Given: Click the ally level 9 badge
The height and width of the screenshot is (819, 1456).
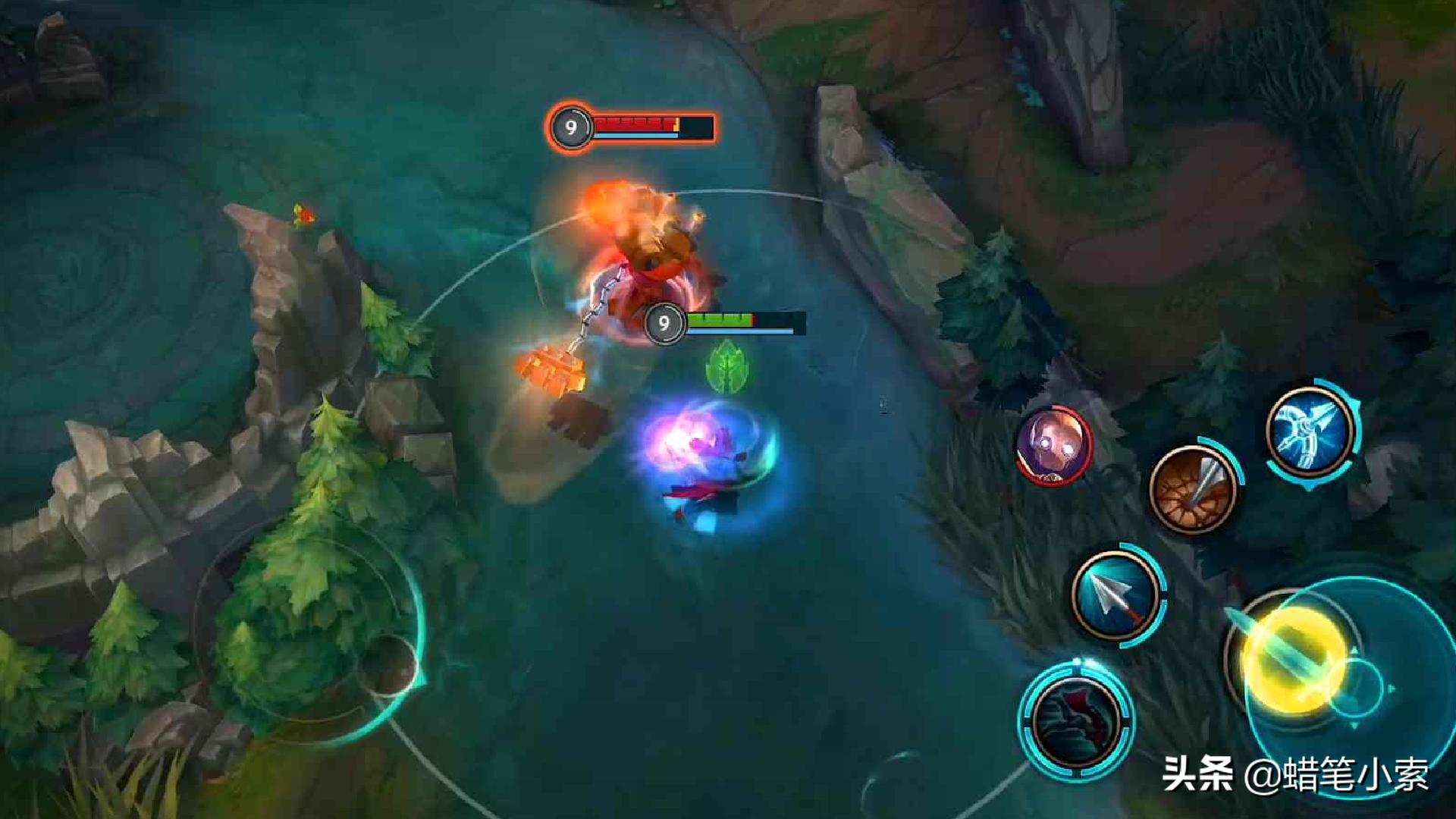Looking at the screenshot, I should pyautogui.click(x=665, y=324).
